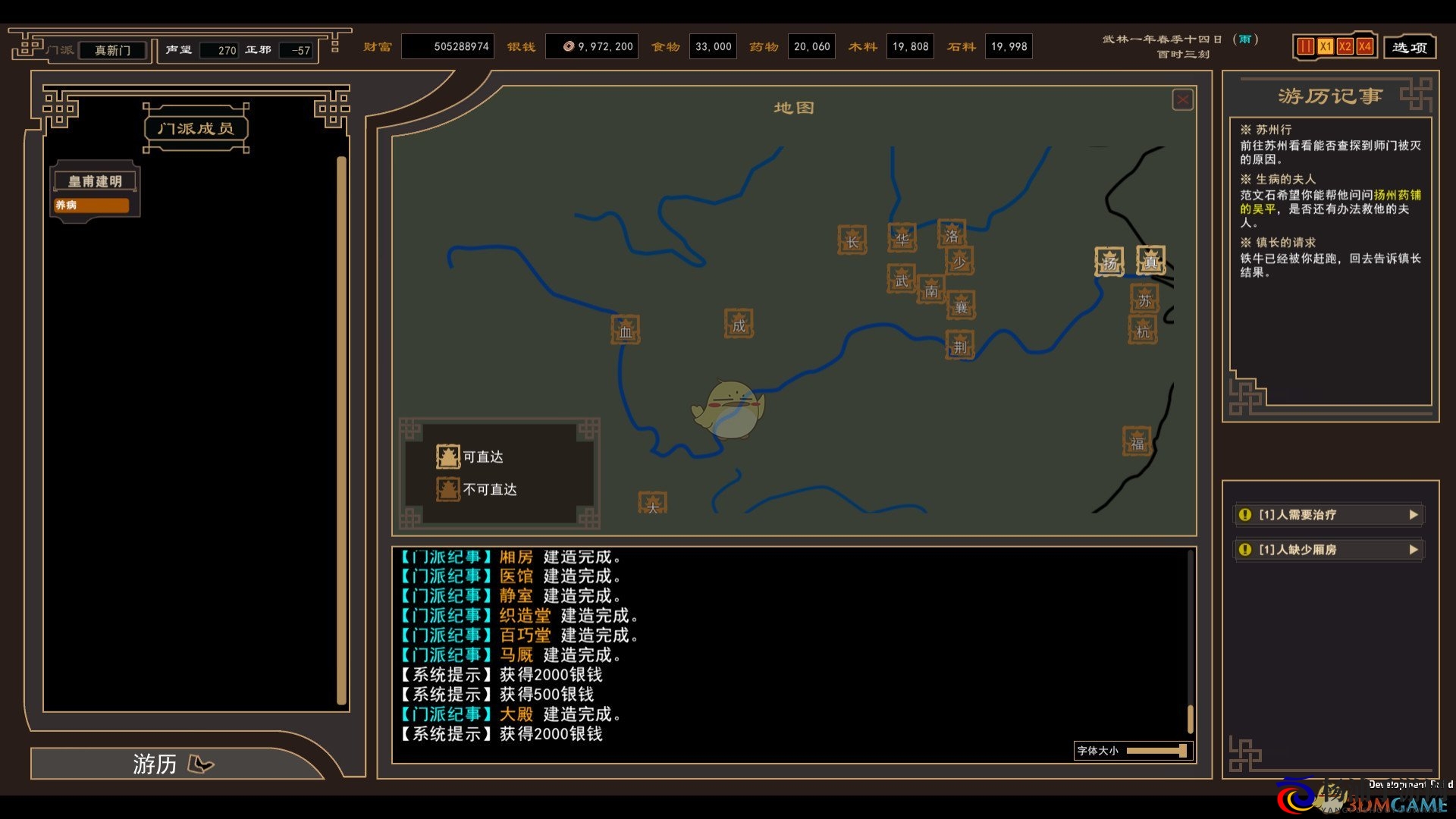Set game speed to X4
This screenshot has width=1456, height=819.
1364,47
